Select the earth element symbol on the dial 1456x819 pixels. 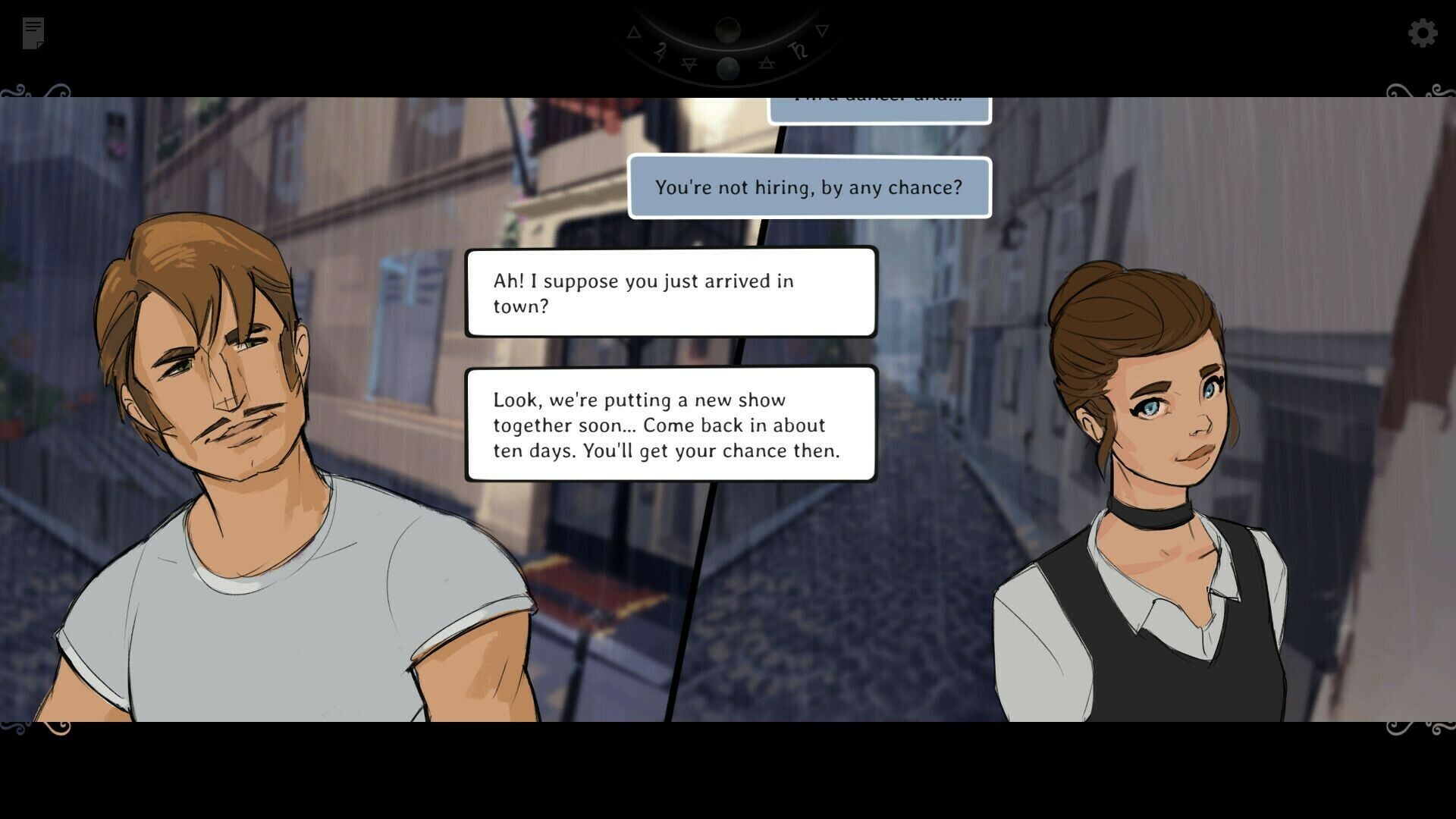click(x=689, y=64)
